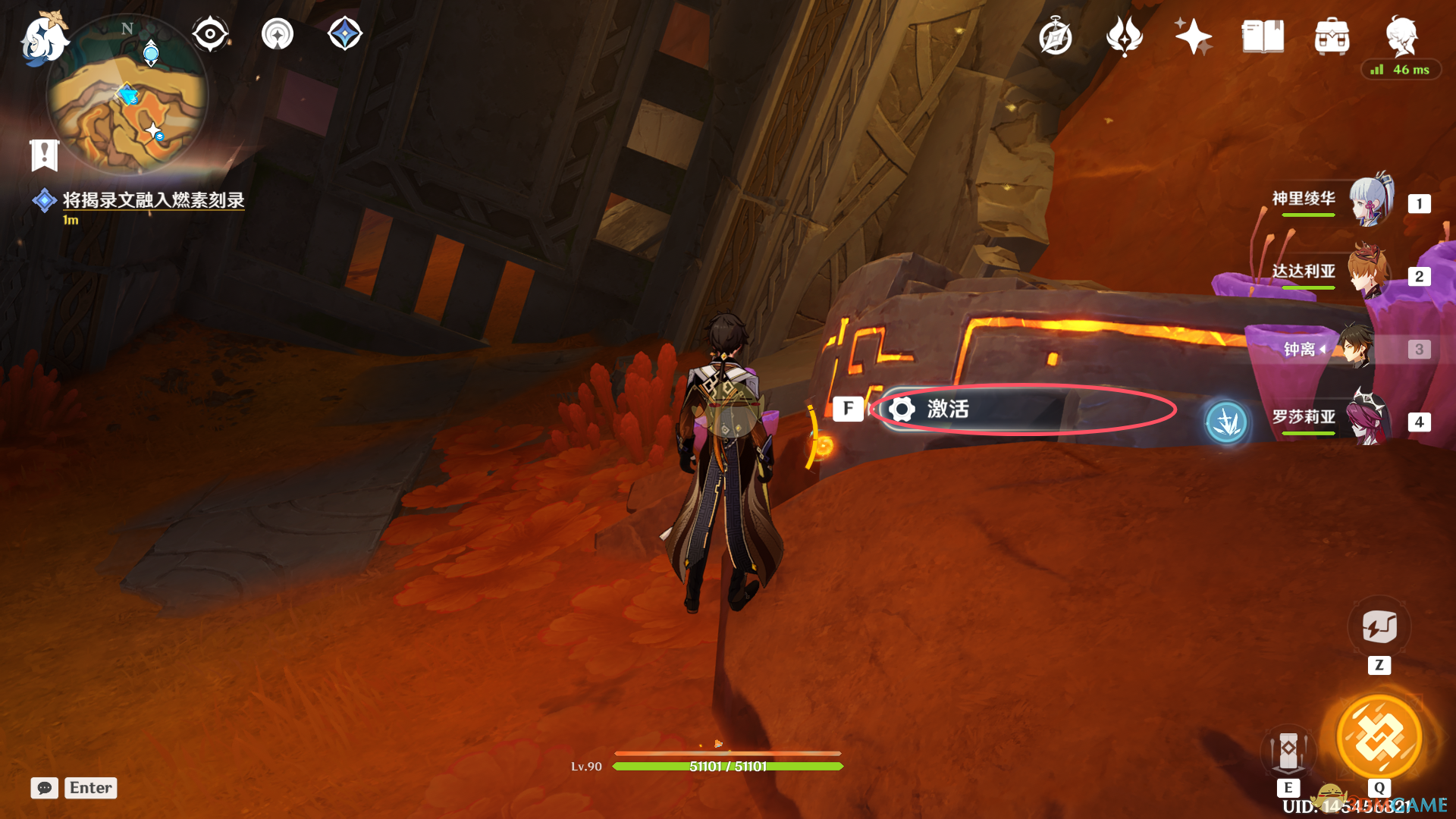Open the Paimon menu icon
Screen dimensions: 1456x819
click(43, 38)
